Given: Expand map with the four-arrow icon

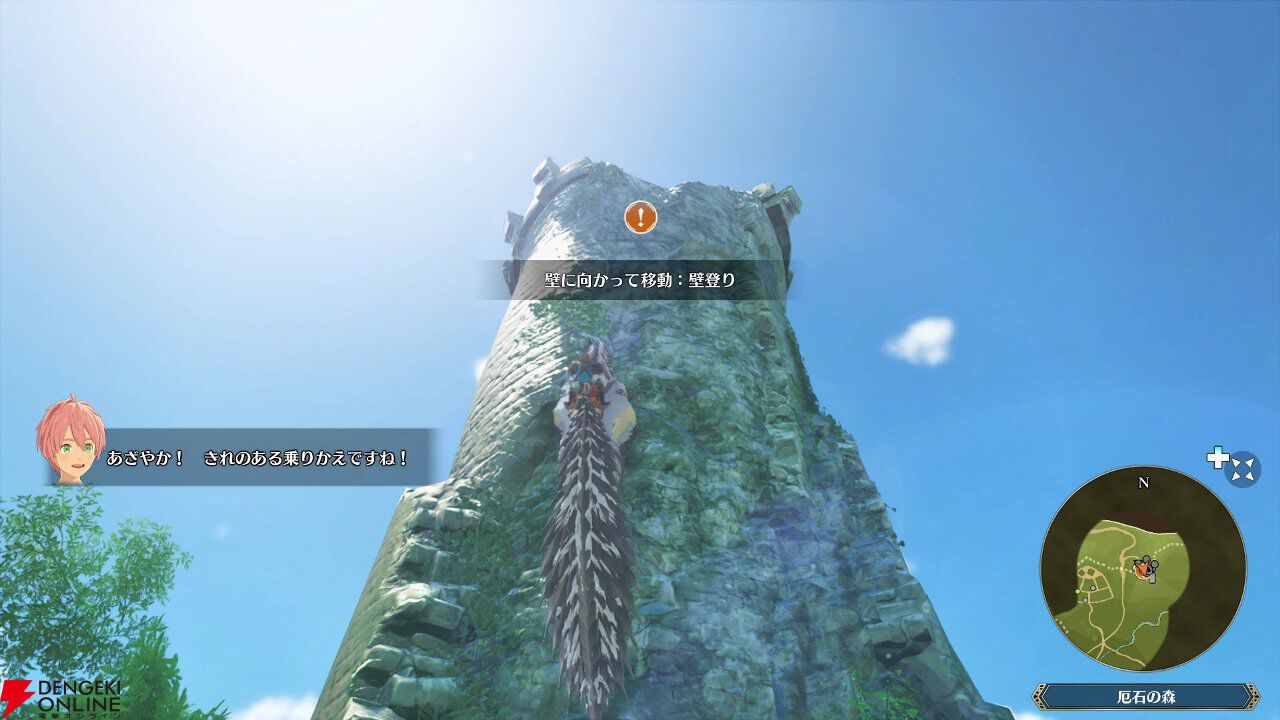Looking at the screenshot, I should coord(1243,468).
